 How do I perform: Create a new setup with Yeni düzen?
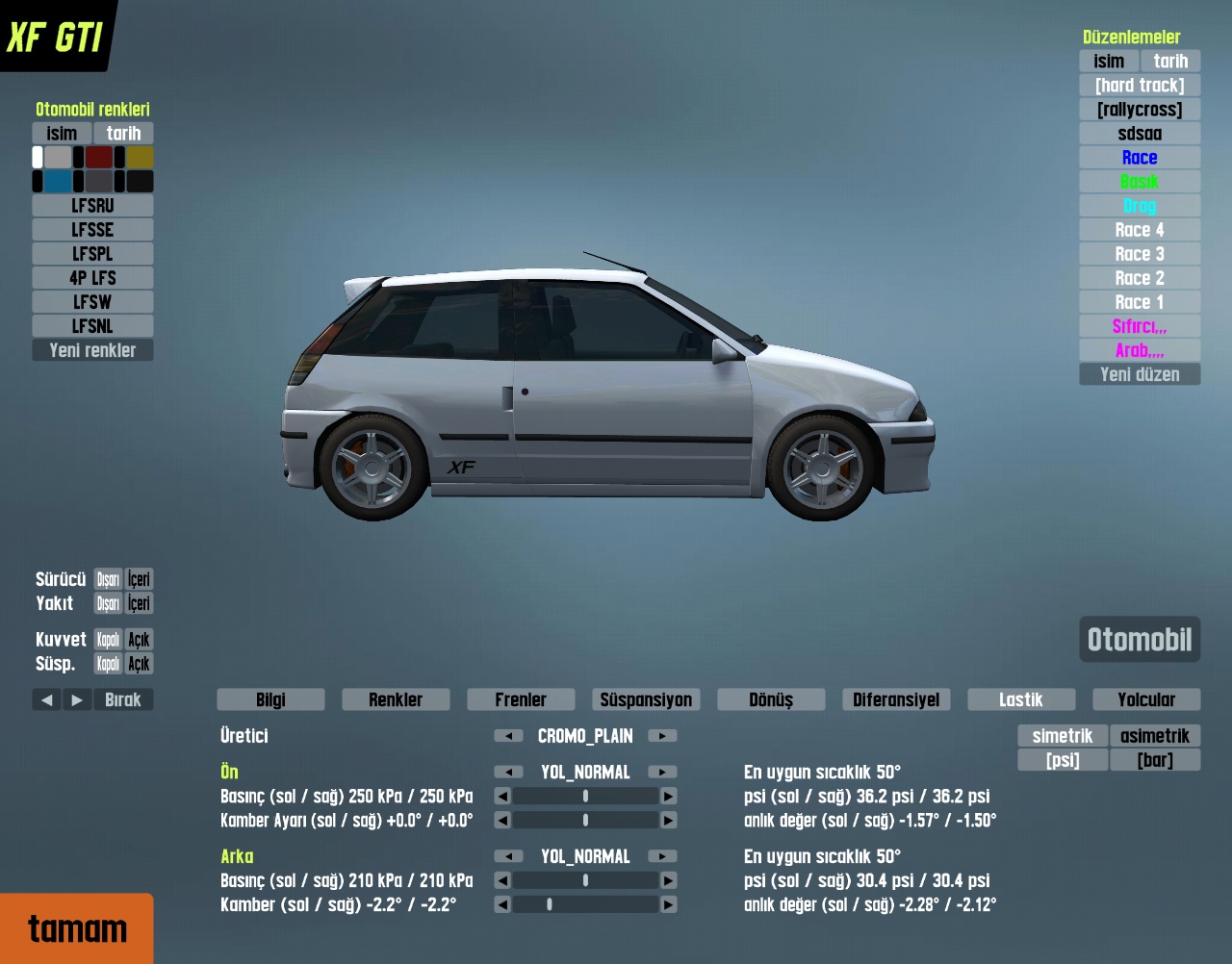coord(1140,374)
